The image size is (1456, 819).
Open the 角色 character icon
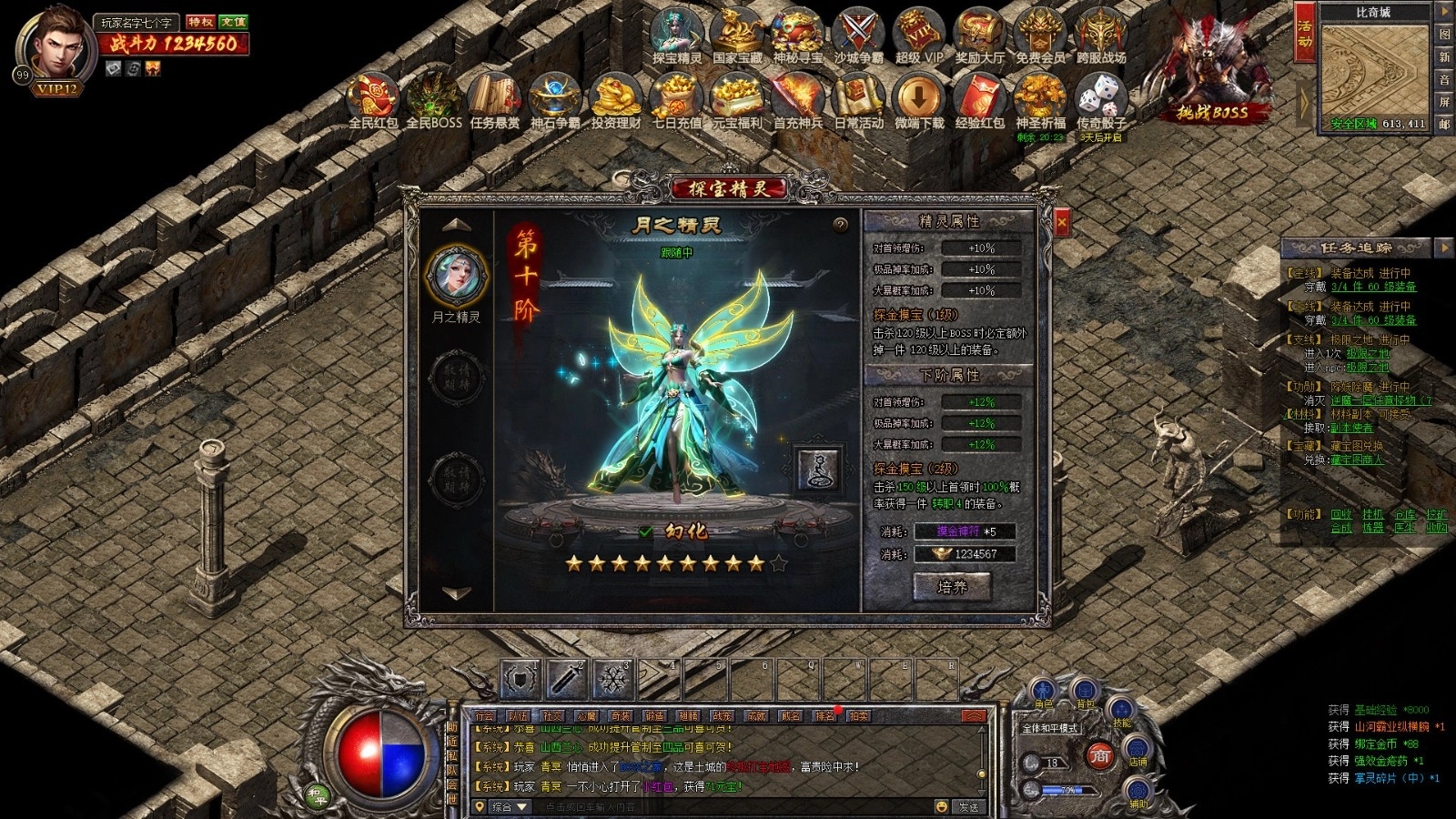1043,693
